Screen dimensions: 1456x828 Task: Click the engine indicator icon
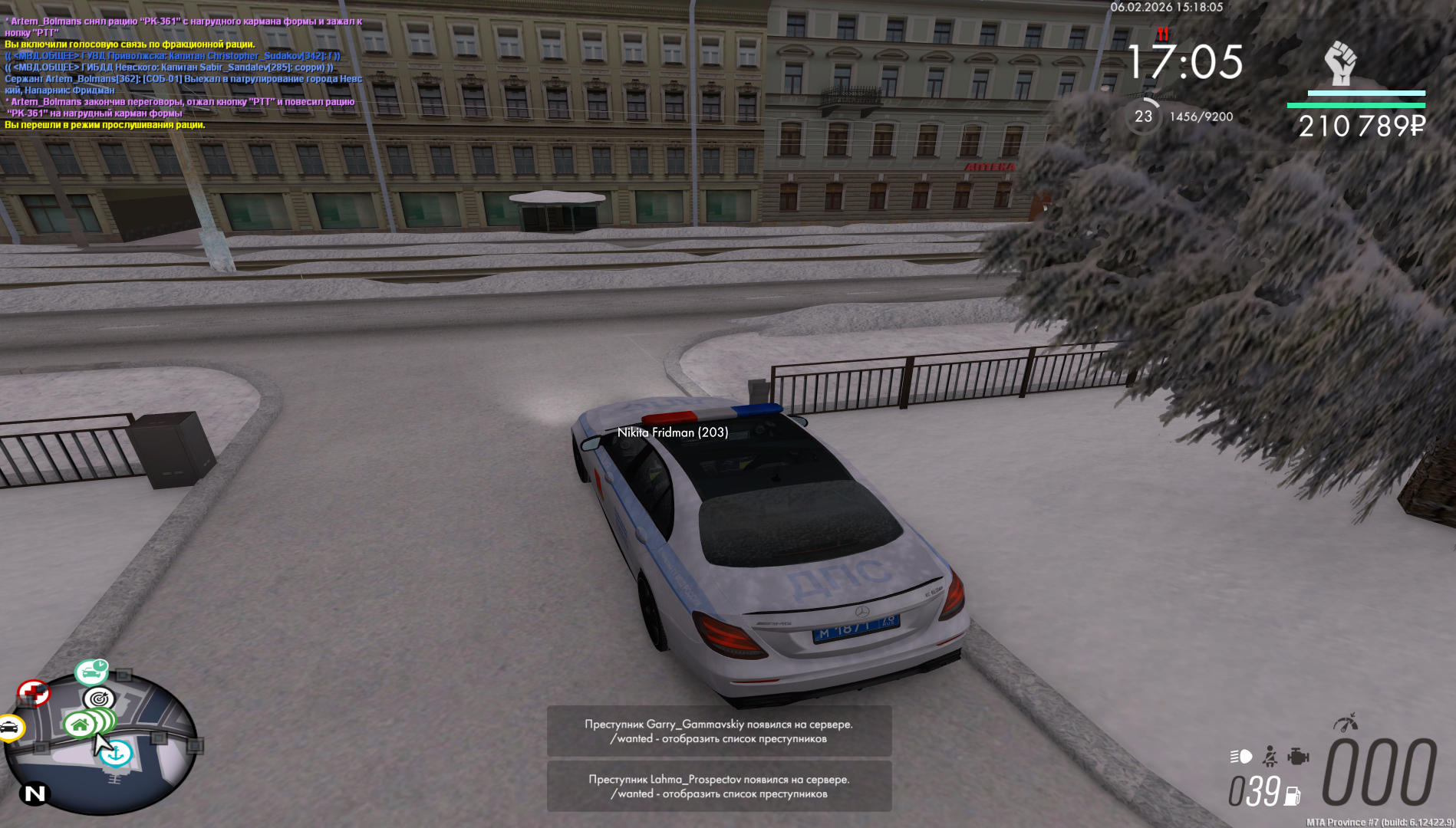[1298, 757]
